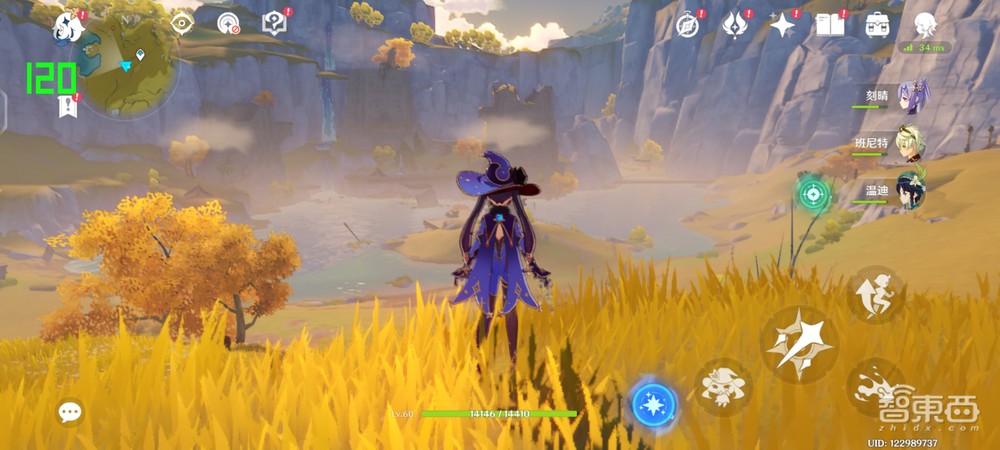Open the quest guide speech-bubble icon
1000x450 pixels.
click(x=275, y=24)
